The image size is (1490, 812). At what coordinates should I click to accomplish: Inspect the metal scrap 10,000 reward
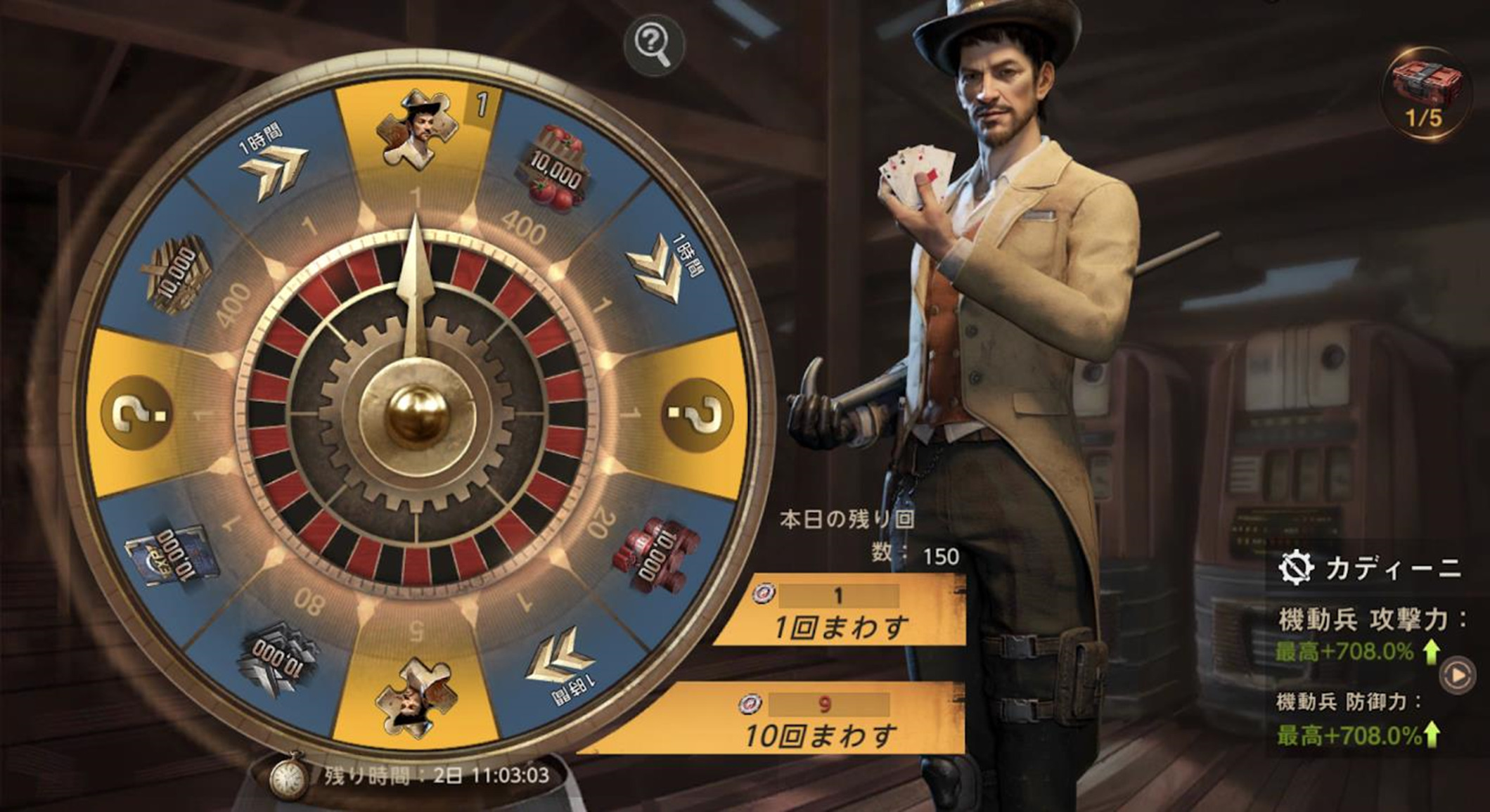(279, 659)
